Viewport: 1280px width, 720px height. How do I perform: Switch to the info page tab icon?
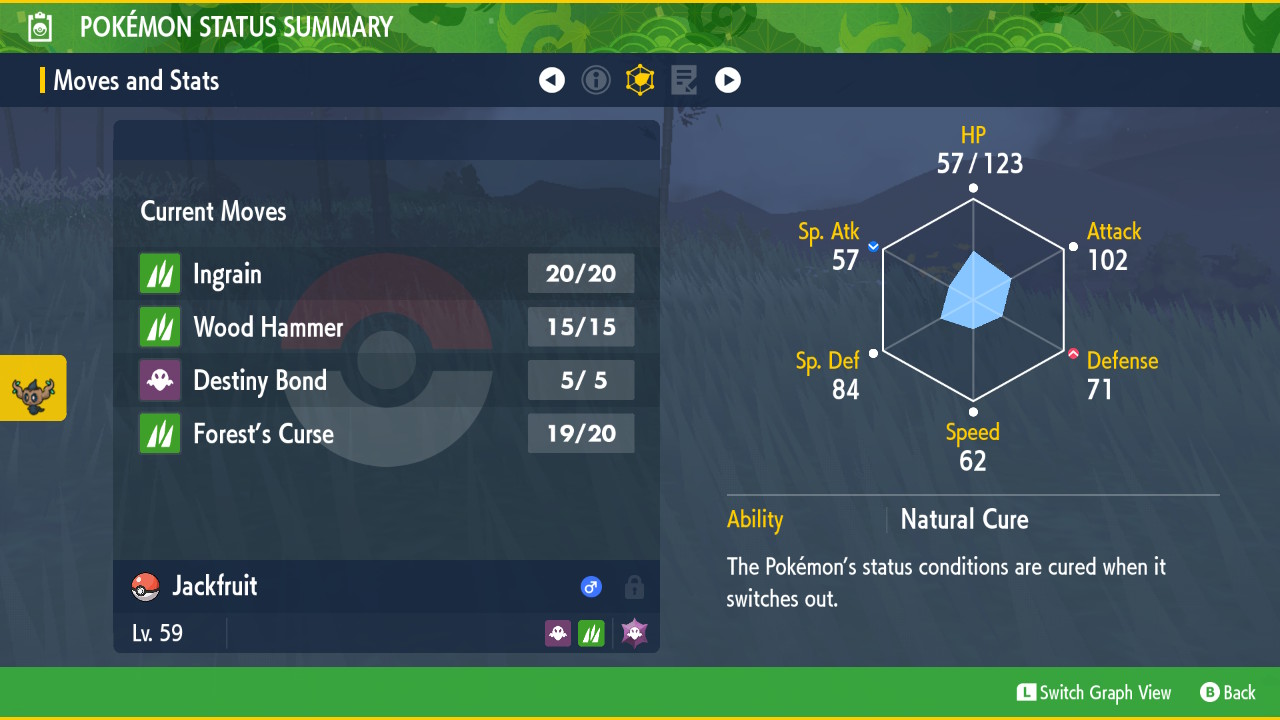tap(596, 80)
